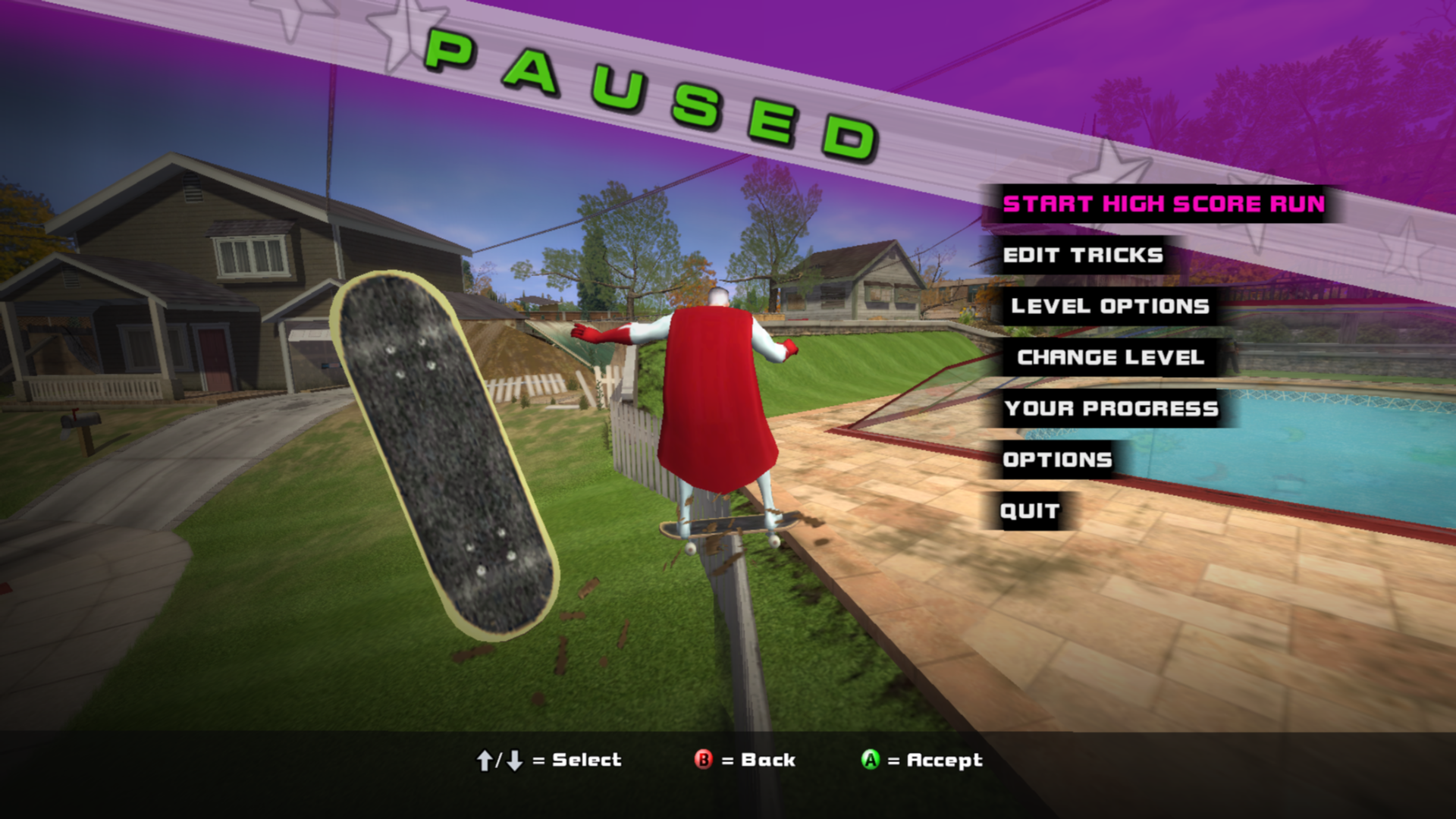Open the Edit Tricks menu
This screenshot has width=1456, height=819.
[1082, 255]
